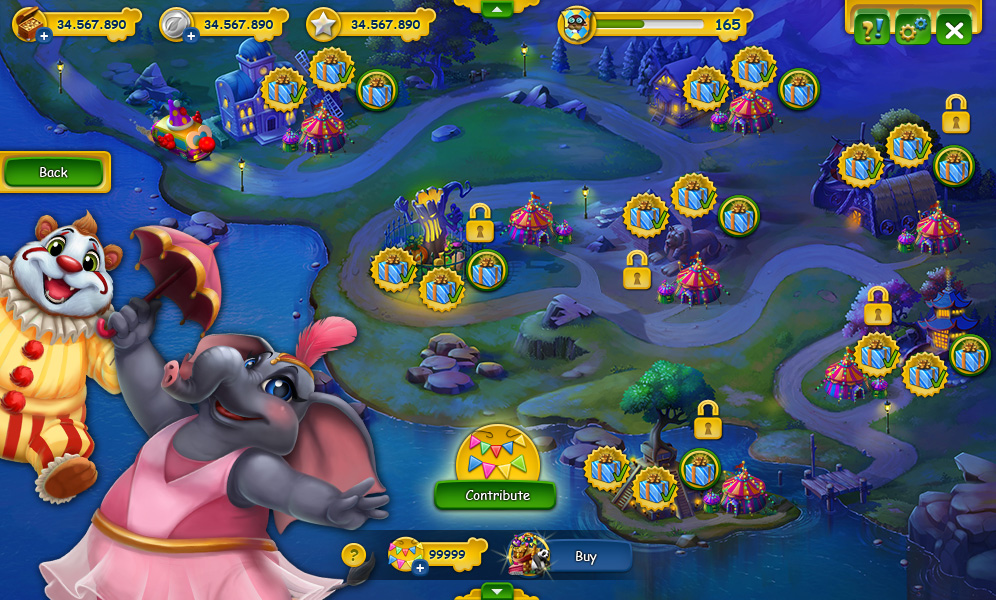Buy the circus item offer
Screen dimensions: 996x600
tap(585, 557)
